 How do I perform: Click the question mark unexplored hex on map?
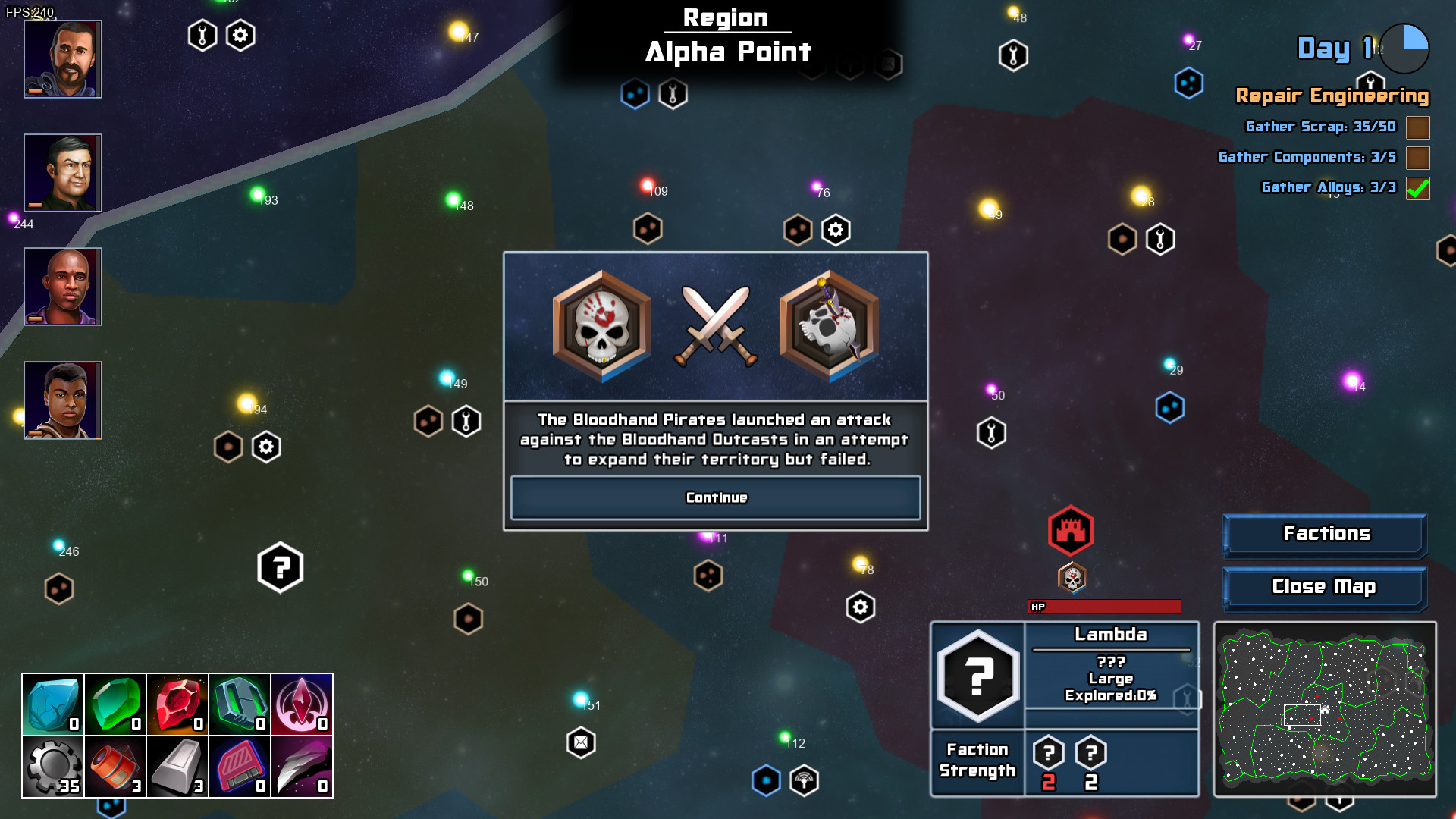pyautogui.click(x=280, y=566)
